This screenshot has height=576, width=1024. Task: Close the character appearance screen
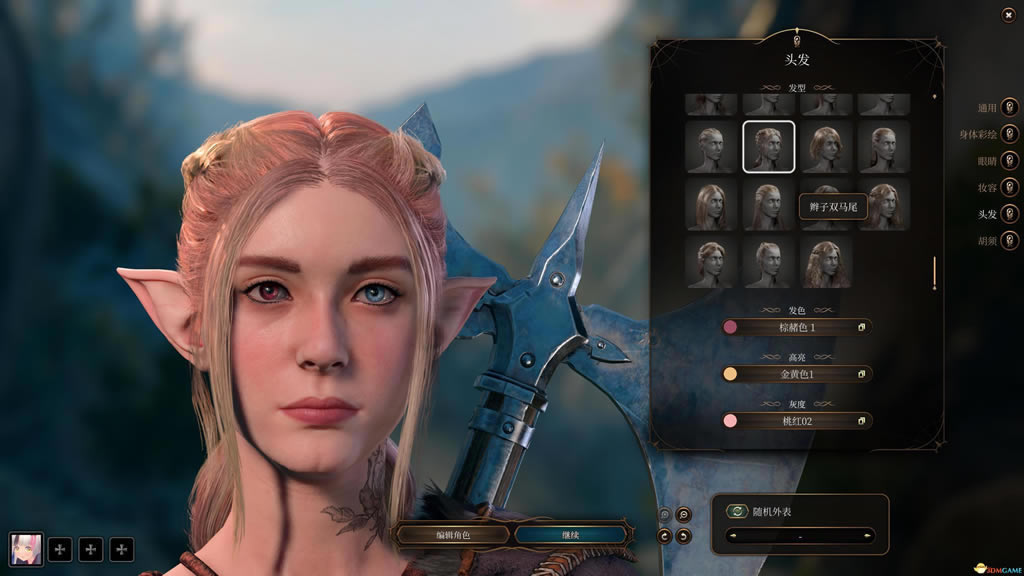coord(1008,14)
